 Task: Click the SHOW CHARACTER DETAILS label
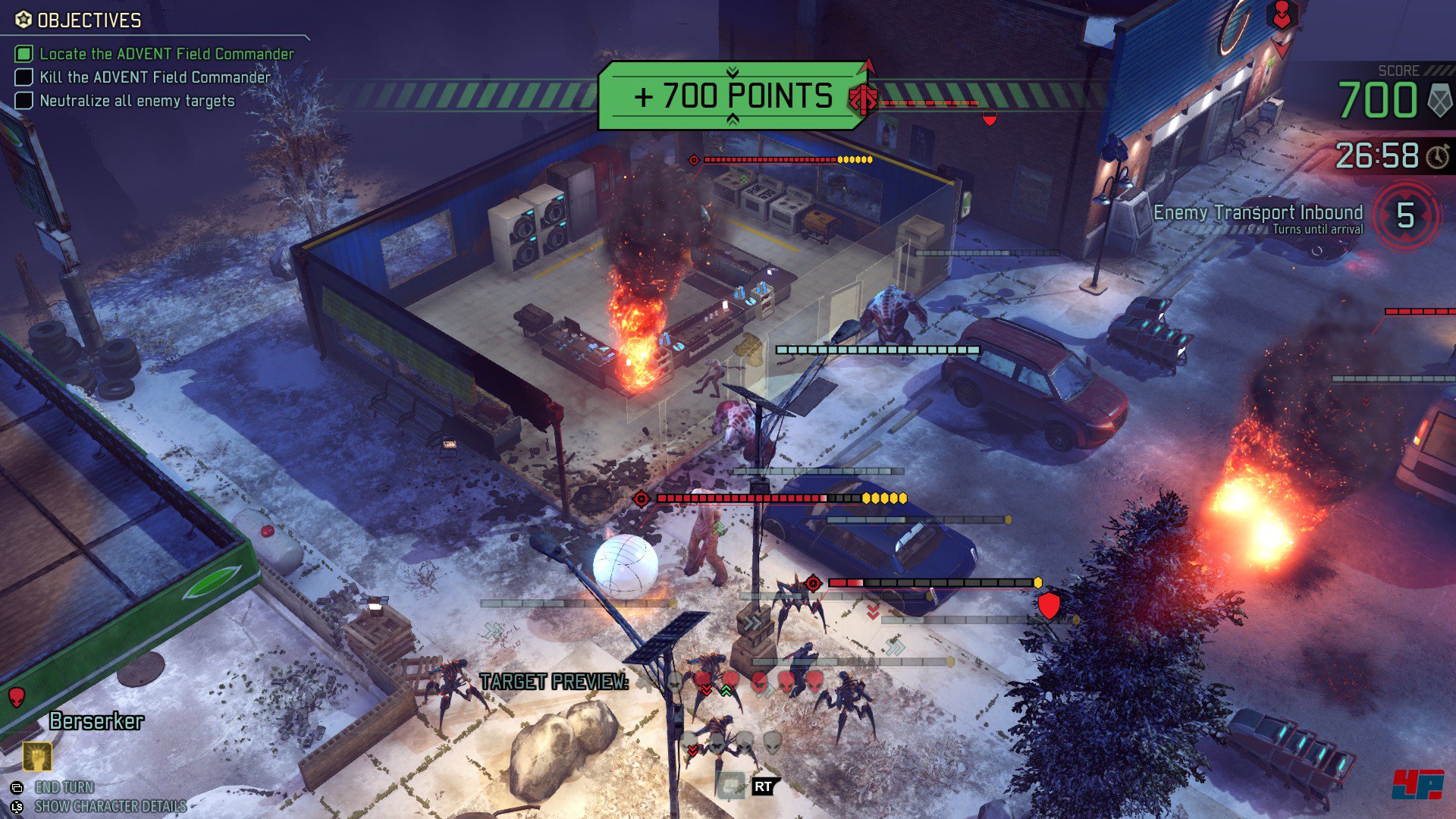pos(110,806)
